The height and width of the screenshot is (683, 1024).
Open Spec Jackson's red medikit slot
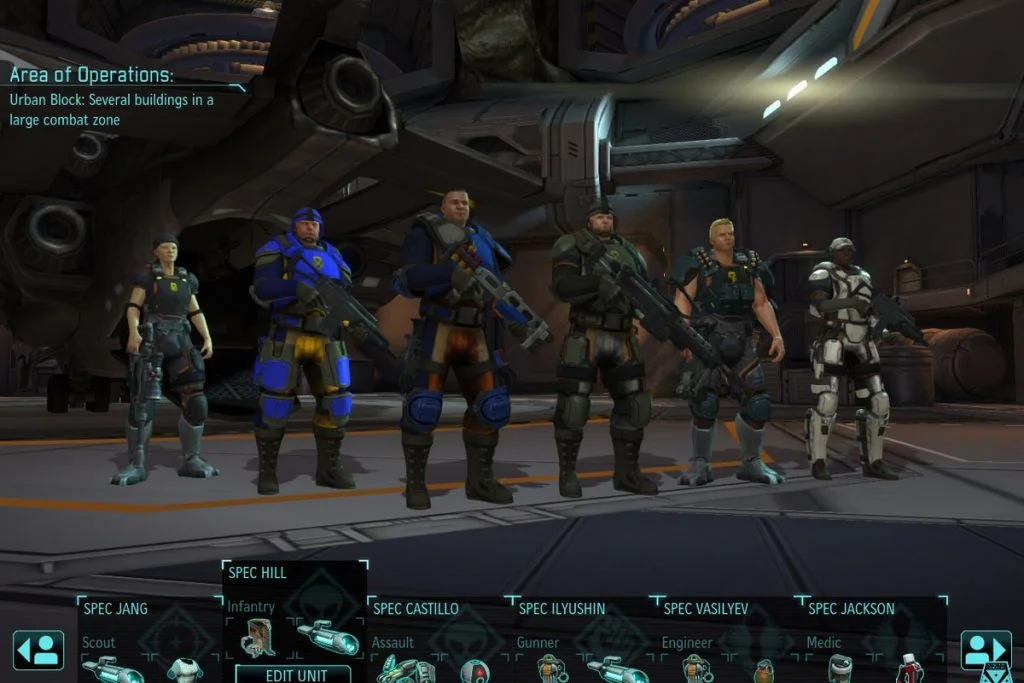[x=909, y=668]
